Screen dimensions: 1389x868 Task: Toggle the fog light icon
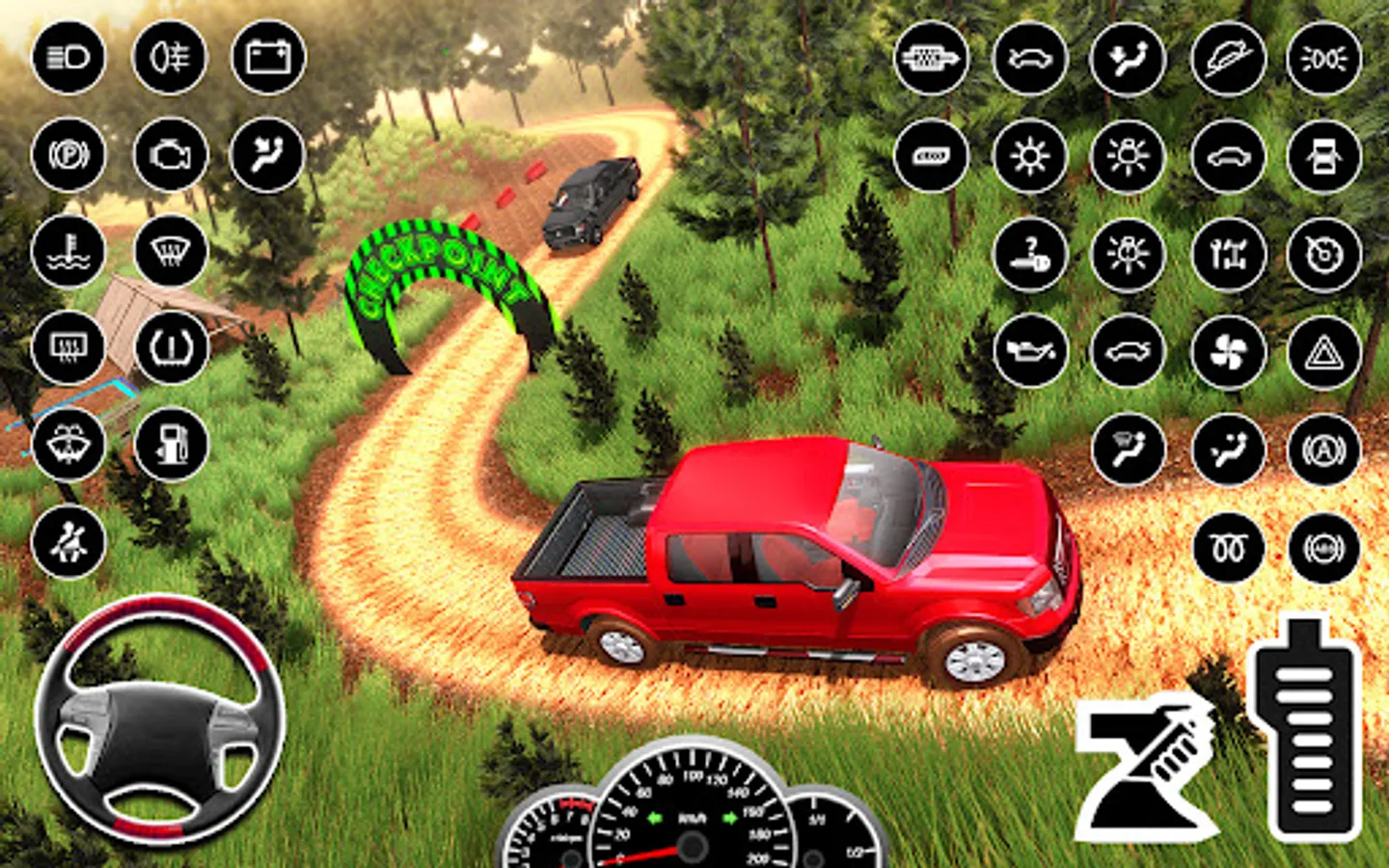pos(170,58)
